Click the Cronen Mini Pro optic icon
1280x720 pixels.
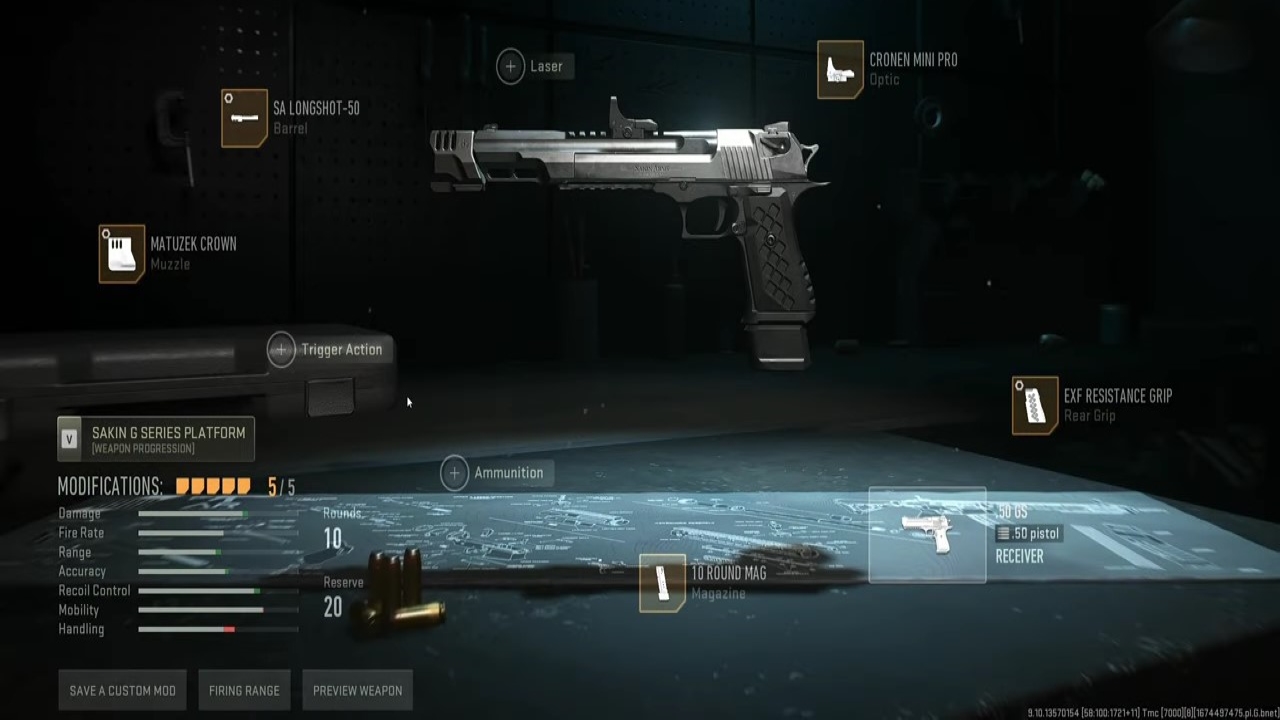click(x=840, y=70)
